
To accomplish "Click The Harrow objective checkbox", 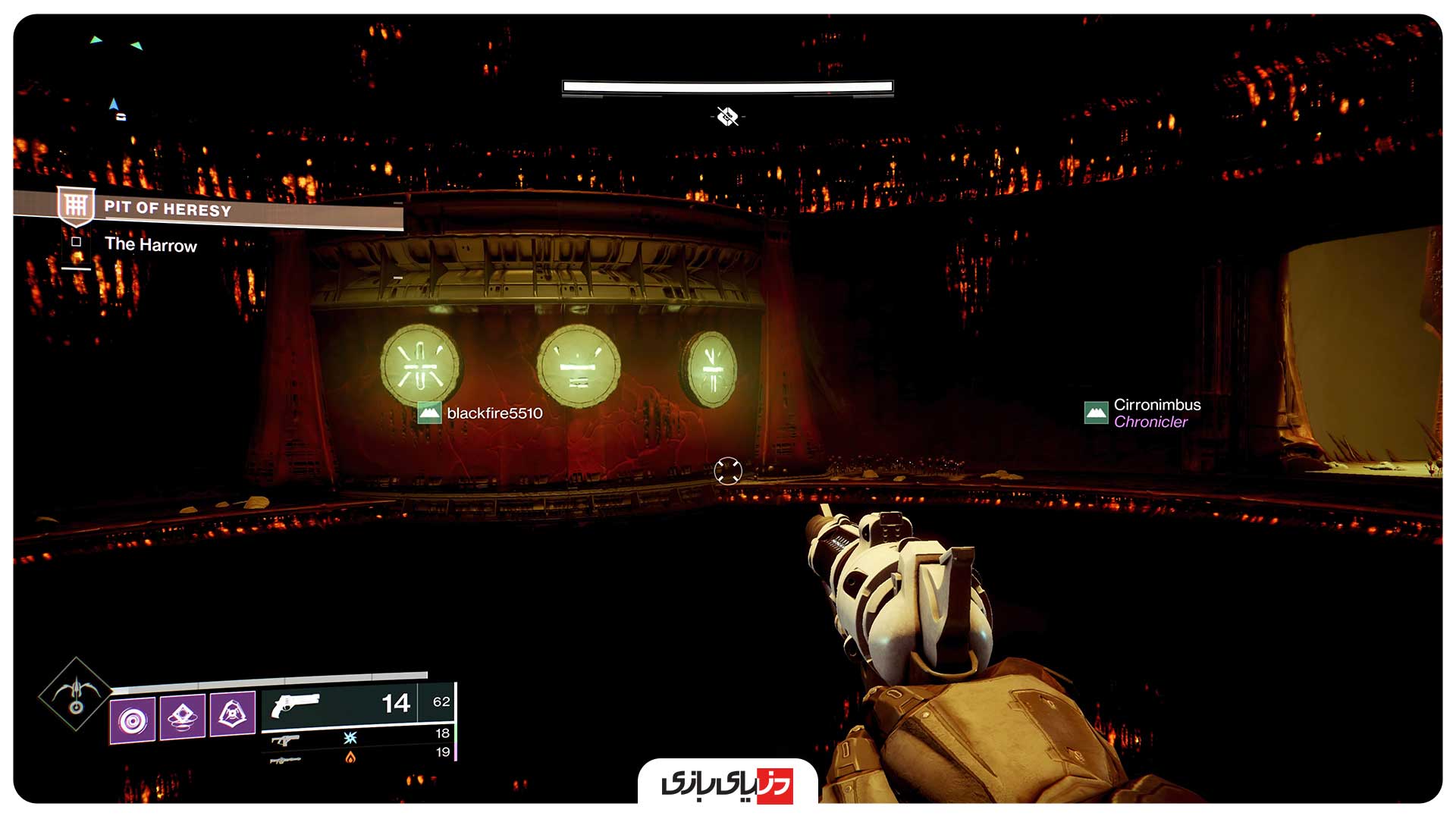I will [76, 242].
